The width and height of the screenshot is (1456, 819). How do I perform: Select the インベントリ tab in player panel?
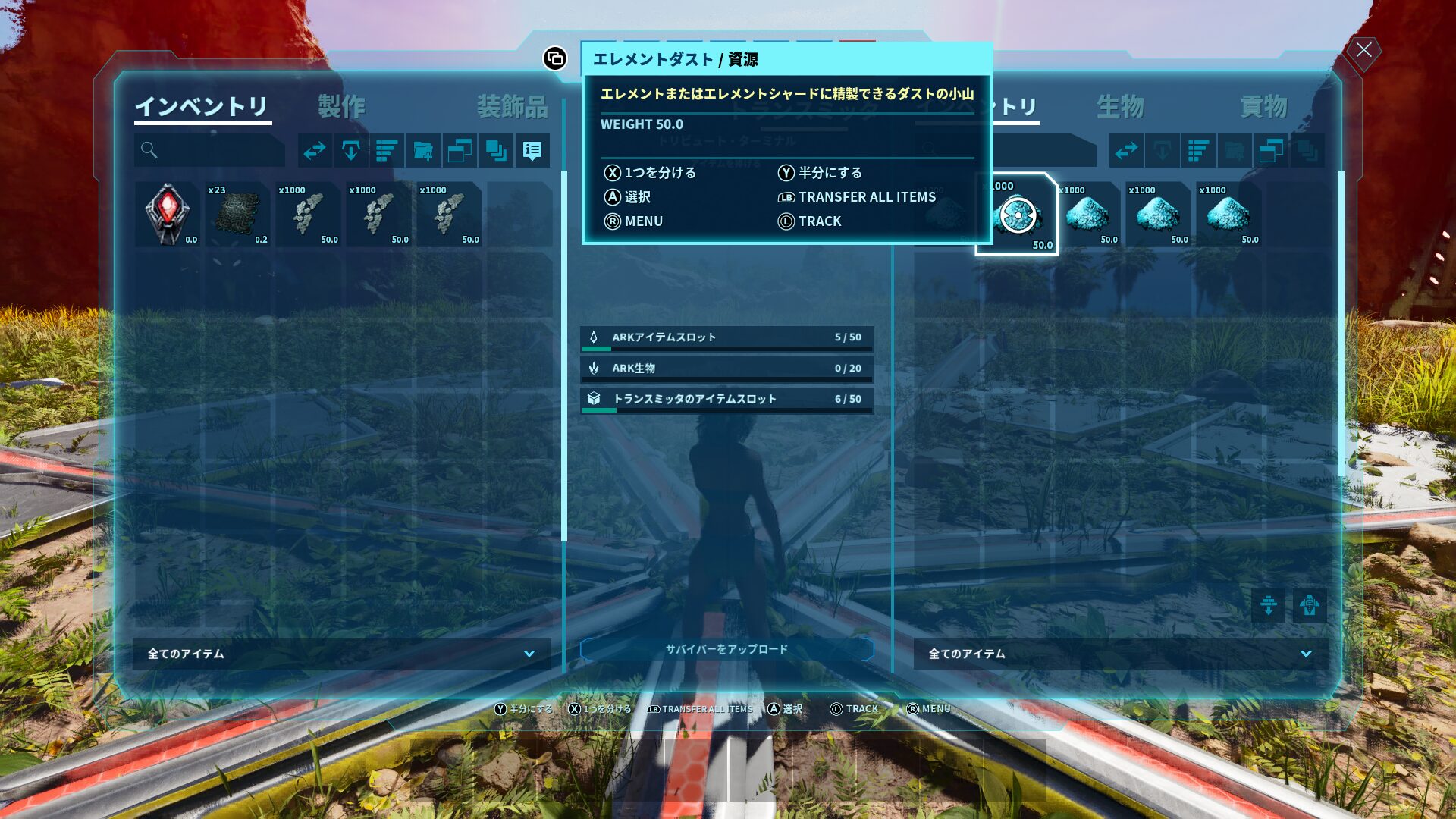[202, 106]
